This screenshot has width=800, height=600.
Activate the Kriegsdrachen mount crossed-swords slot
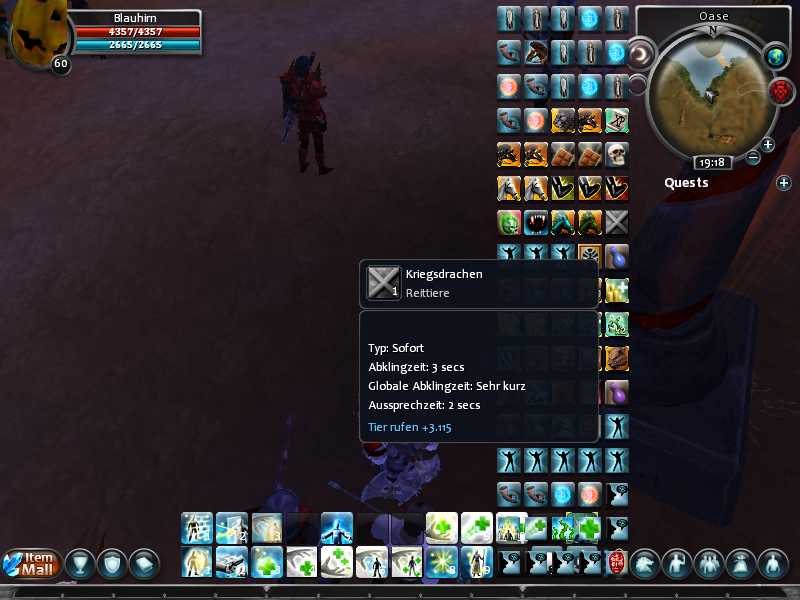click(617, 222)
